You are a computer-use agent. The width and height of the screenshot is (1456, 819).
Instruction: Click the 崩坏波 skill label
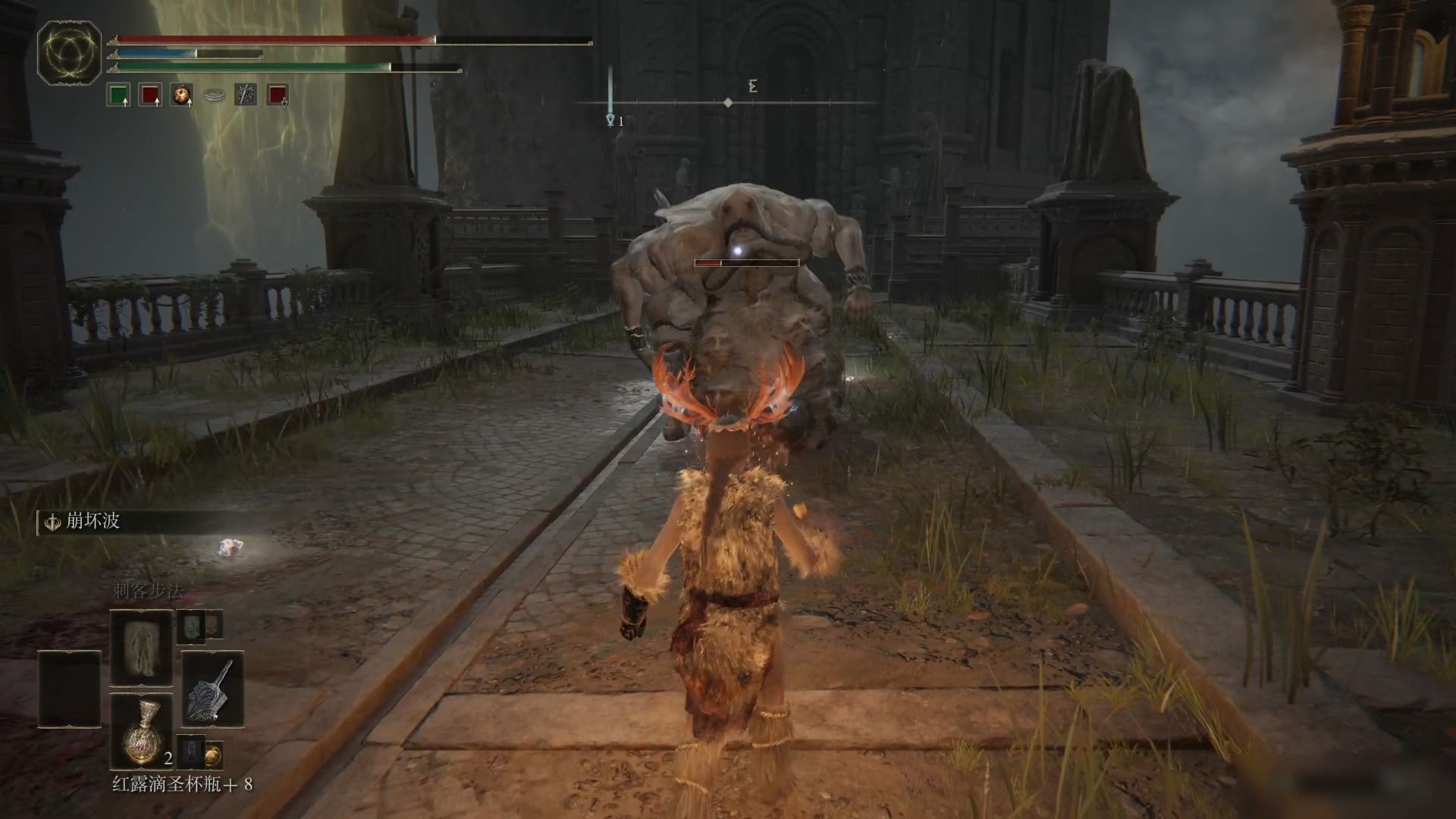[93, 522]
